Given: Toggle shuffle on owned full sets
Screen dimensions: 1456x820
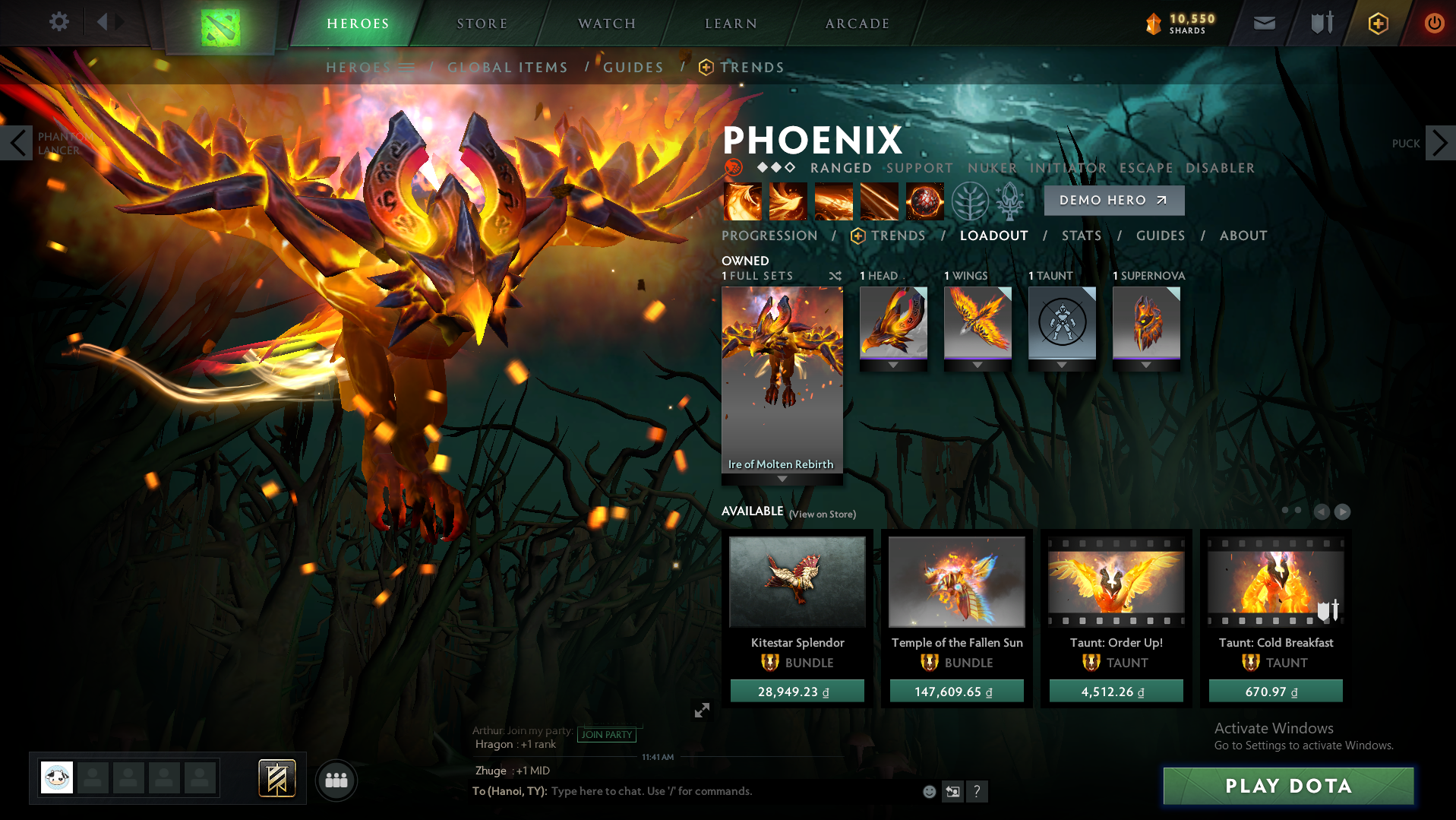Looking at the screenshot, I should [835, 276].
